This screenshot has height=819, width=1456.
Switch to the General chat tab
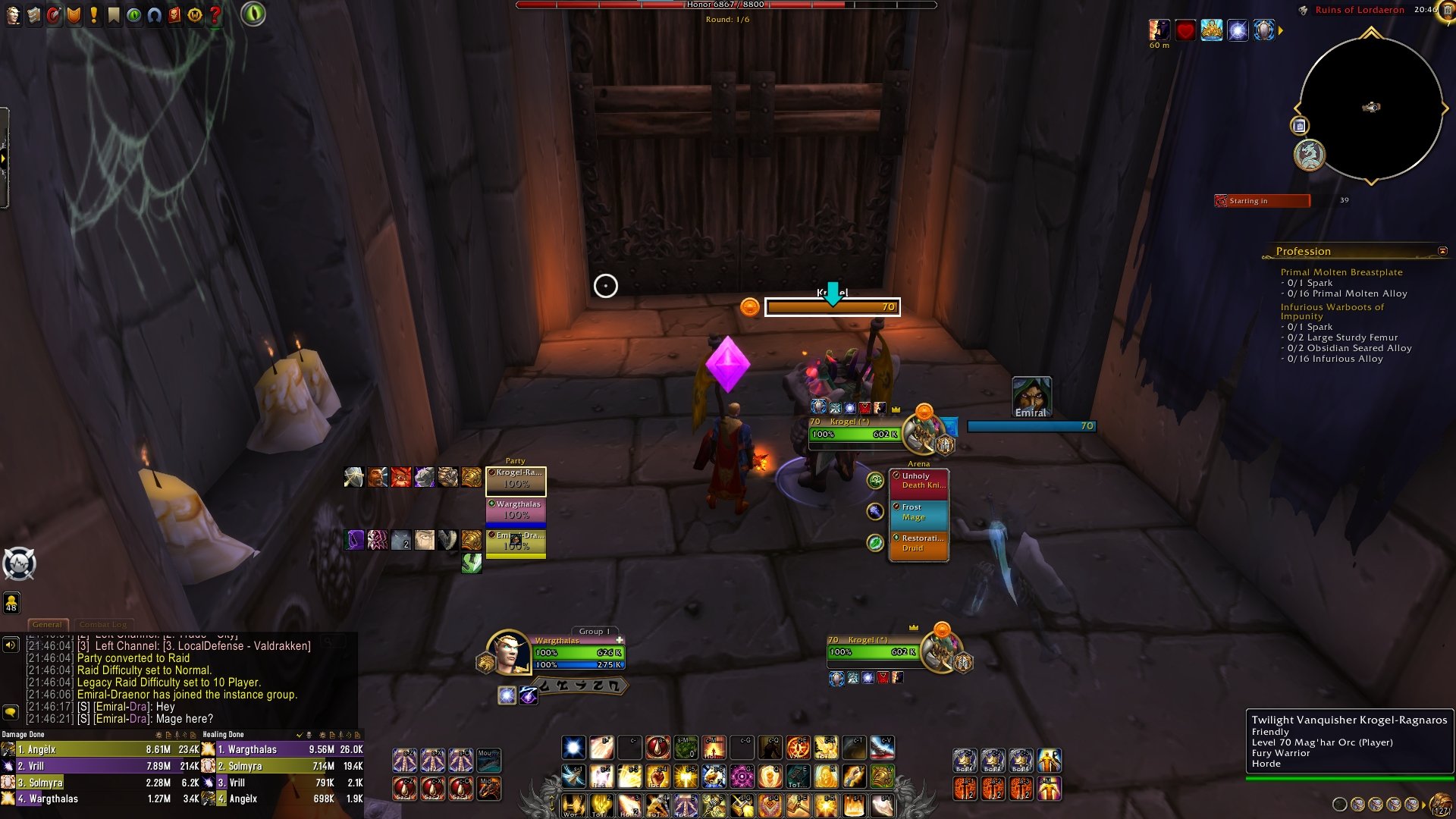47,624
